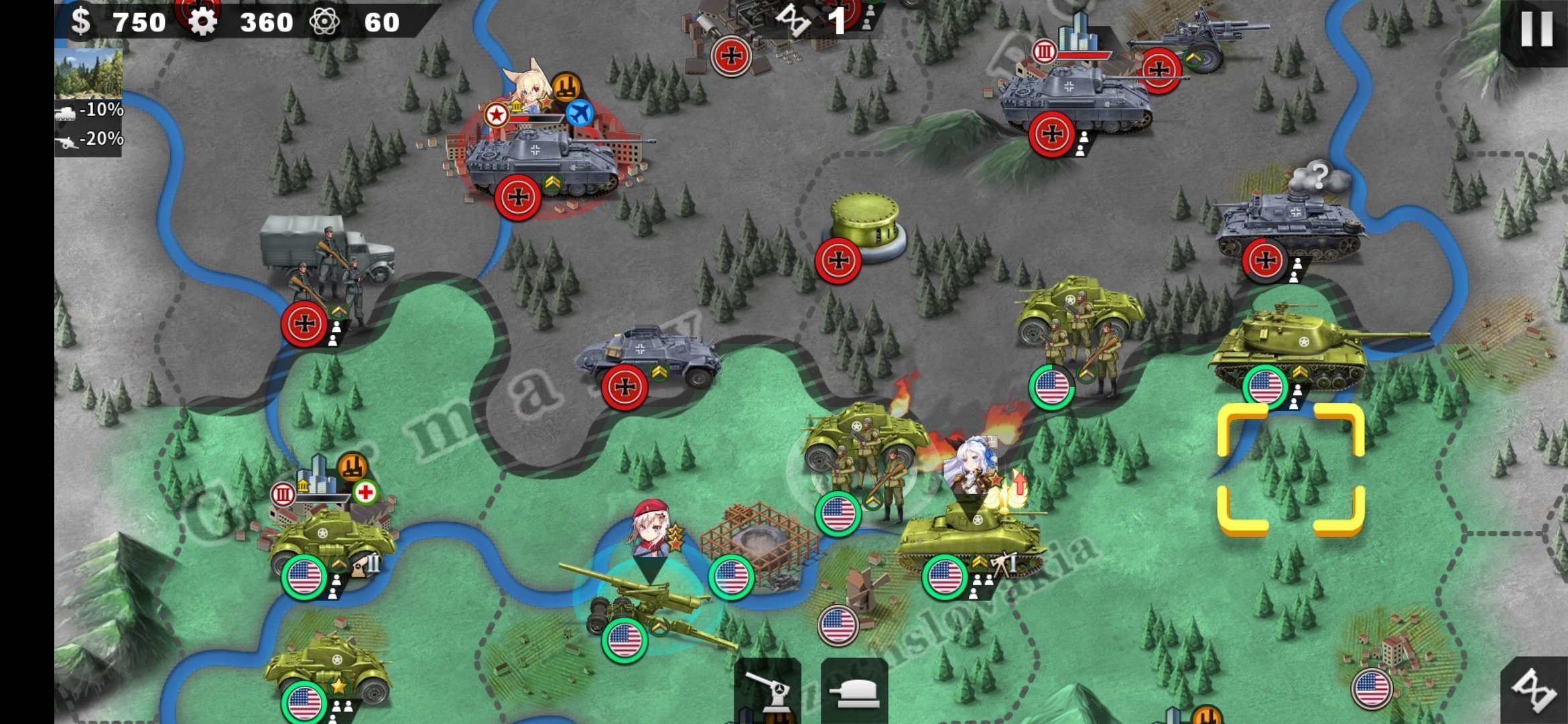
Task: Open the anti-aircraft gun build option
Action: click(768, 690)
